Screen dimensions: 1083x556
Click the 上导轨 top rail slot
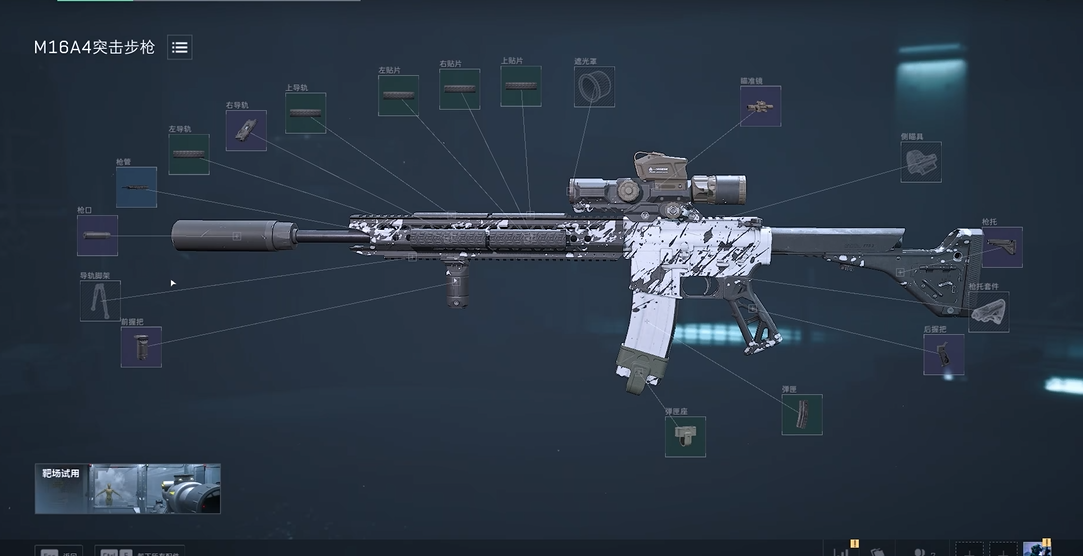click(x=305, y=113)
